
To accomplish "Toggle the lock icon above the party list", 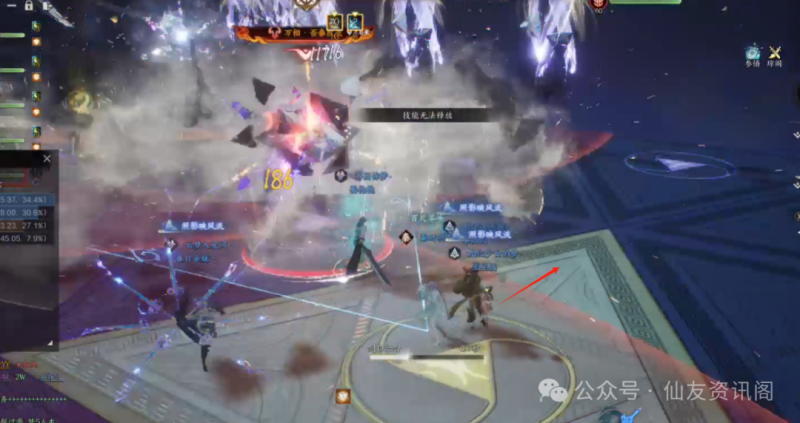I will [x=27, y=5].
